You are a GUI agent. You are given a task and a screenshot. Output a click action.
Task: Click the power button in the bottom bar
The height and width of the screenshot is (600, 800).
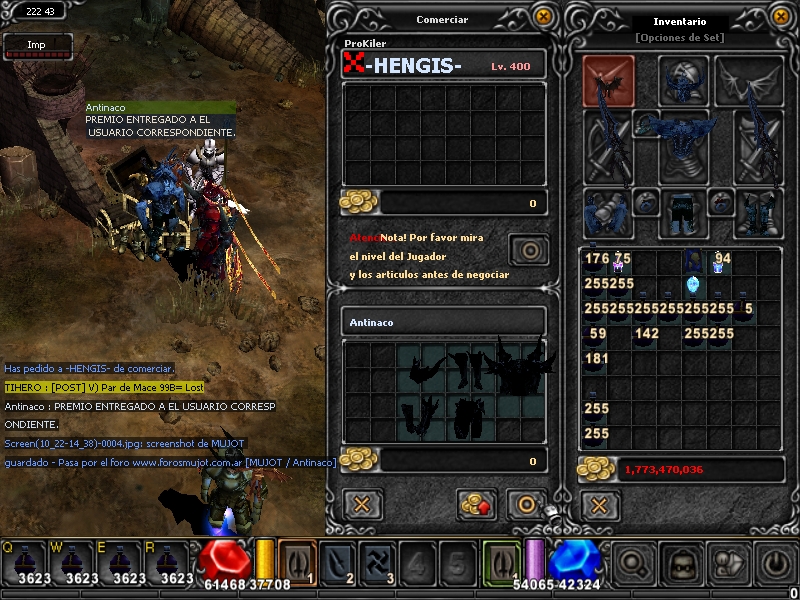pos(778,565)
